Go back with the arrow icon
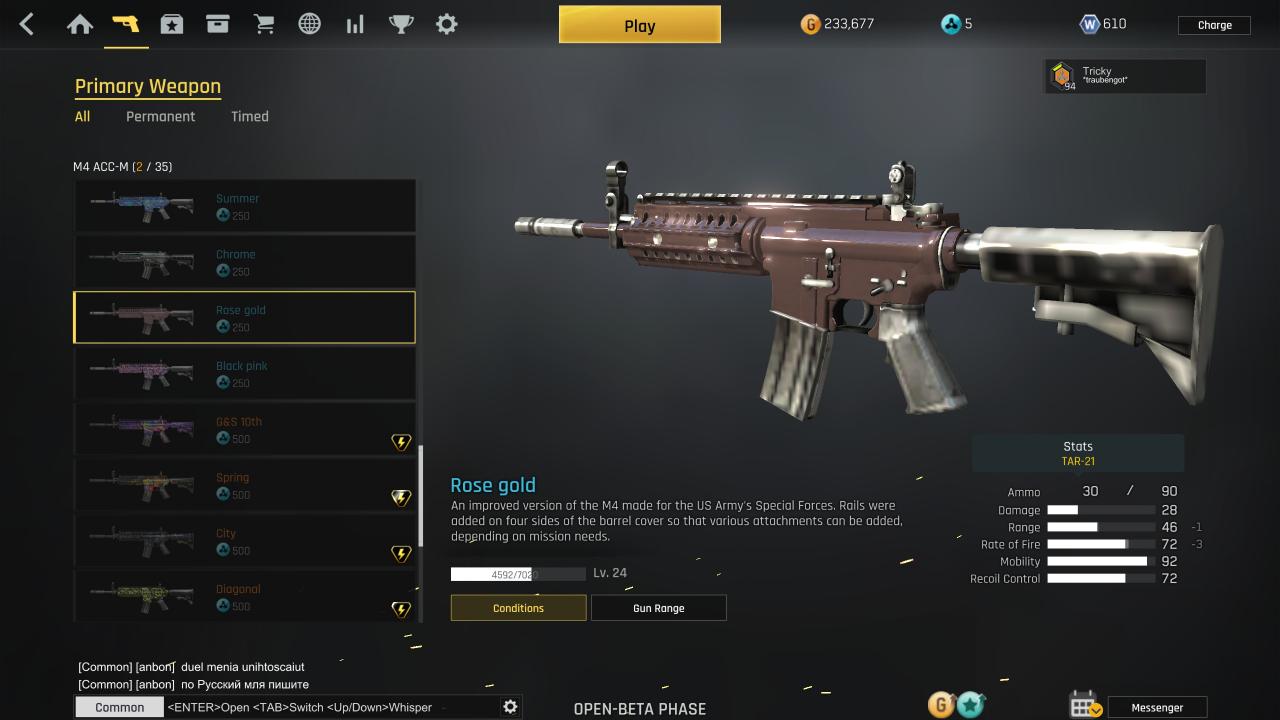This screenshot has height=720, width=1280. pos(27,24)
